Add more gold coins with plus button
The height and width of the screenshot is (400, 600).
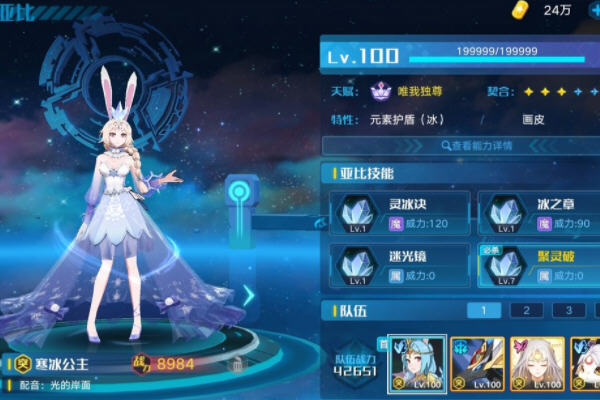click(x=592, y=10)
